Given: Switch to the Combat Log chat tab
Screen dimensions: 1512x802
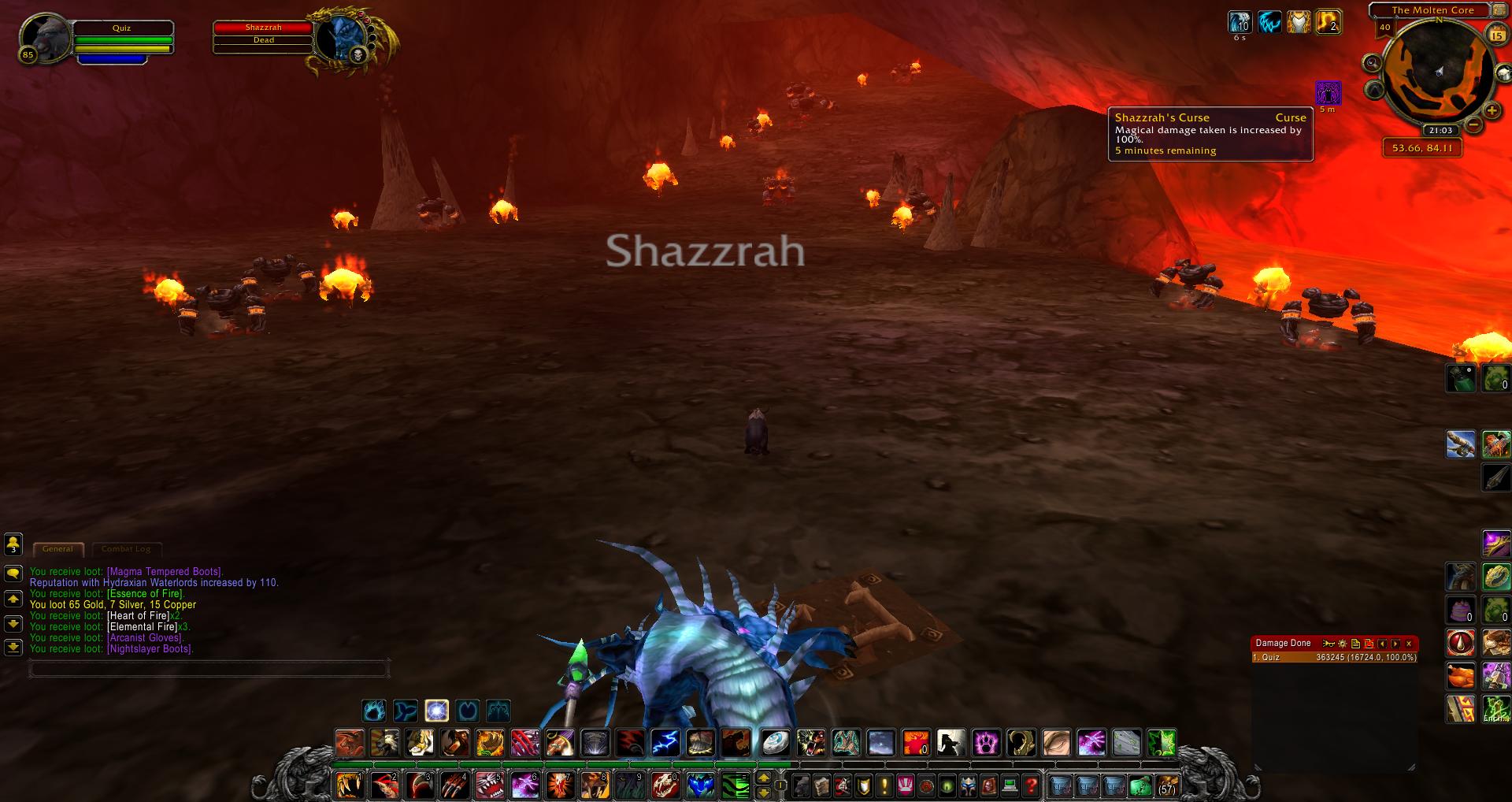Looking at the screenshot, I should pyautogui.click(x=126, y=549).
